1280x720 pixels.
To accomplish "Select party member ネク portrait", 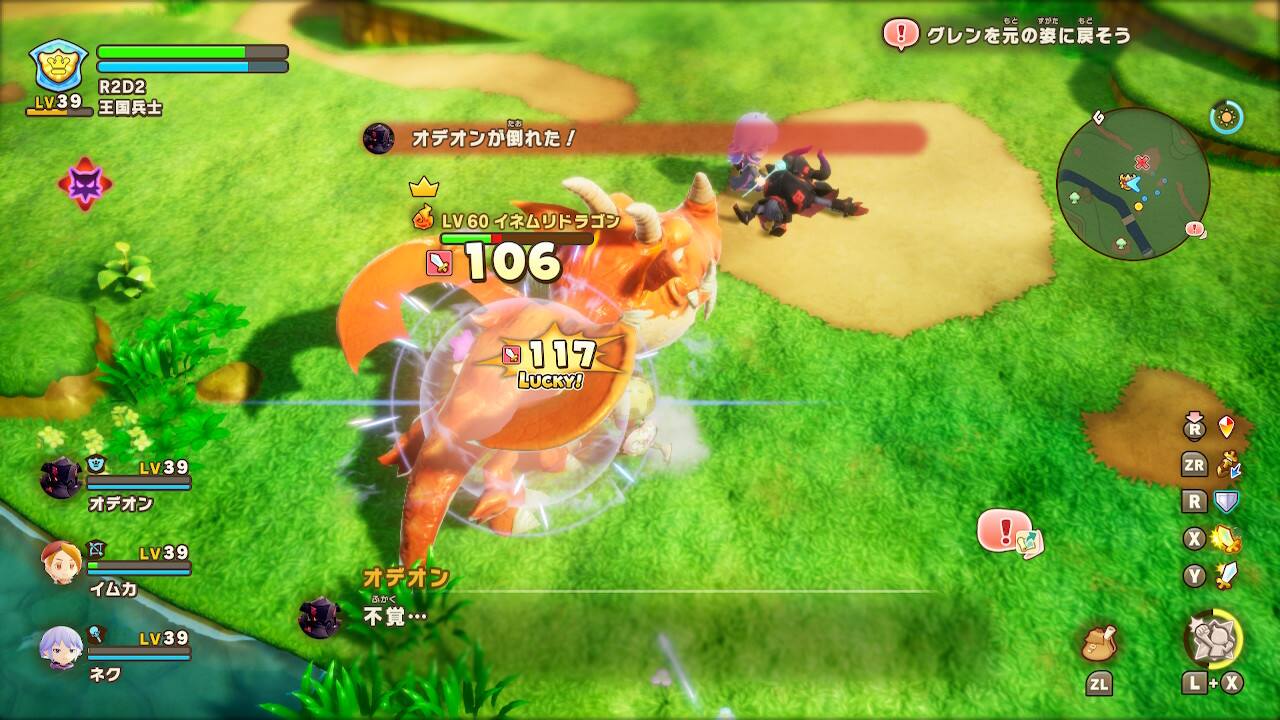I will click(61, 648).
